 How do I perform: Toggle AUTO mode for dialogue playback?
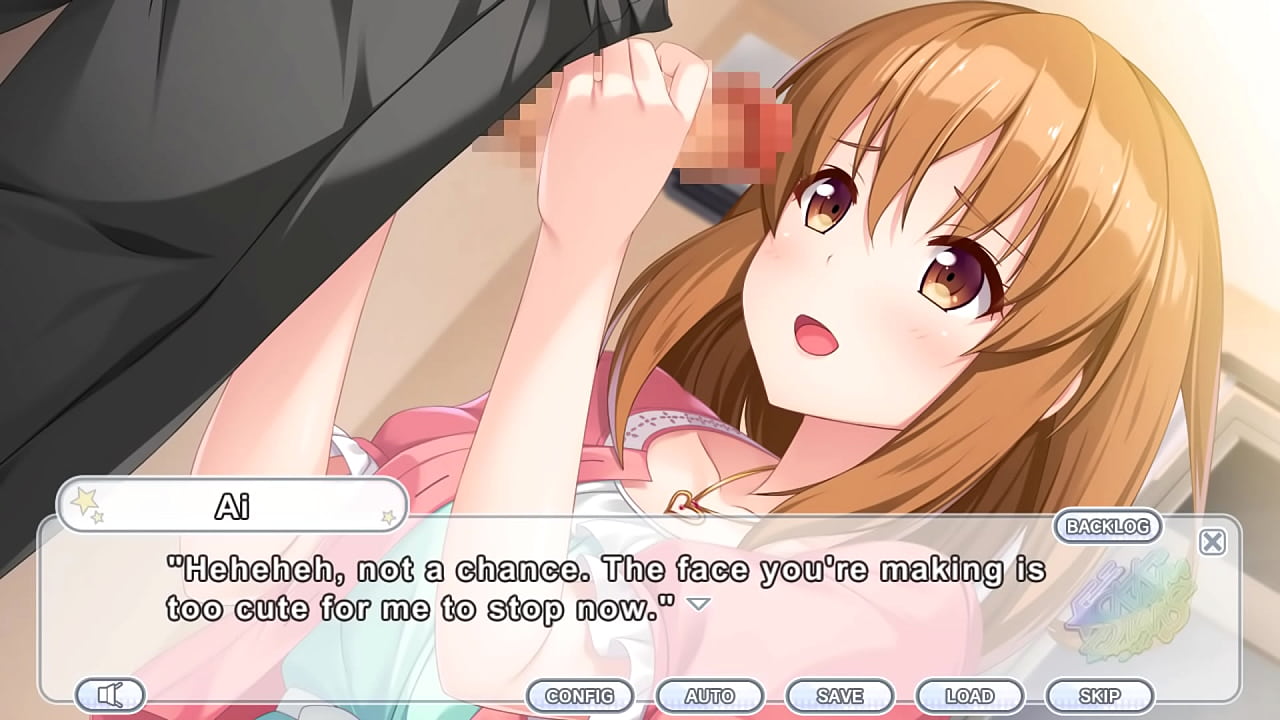click(x=712, y=695)
